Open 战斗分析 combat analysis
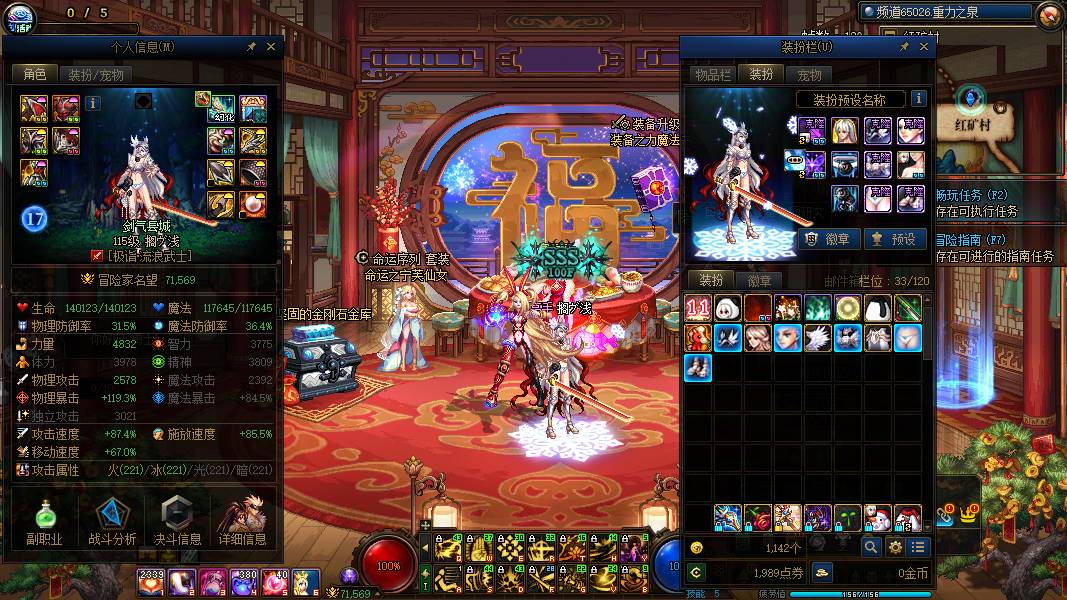Viewport: 1067px width, 600px height. [112, 521]
